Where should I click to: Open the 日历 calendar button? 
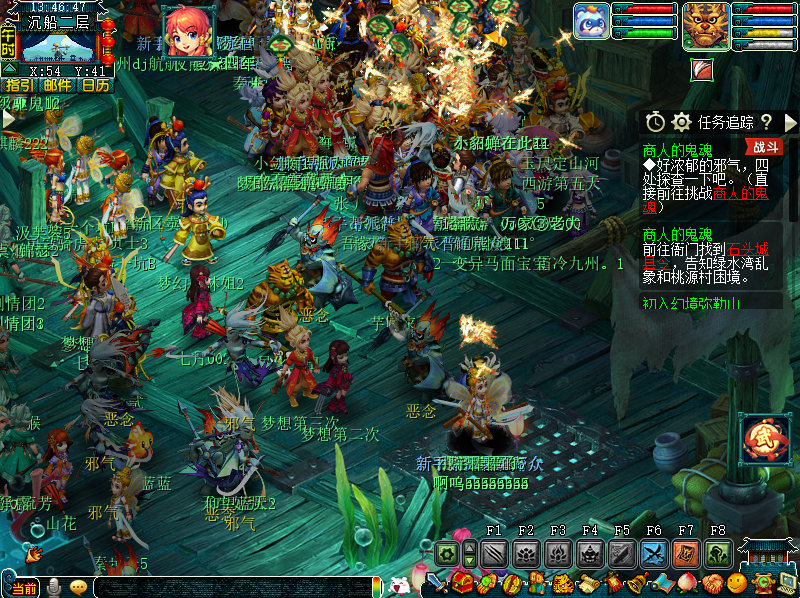pyautogui.click(x=95, y=86)
